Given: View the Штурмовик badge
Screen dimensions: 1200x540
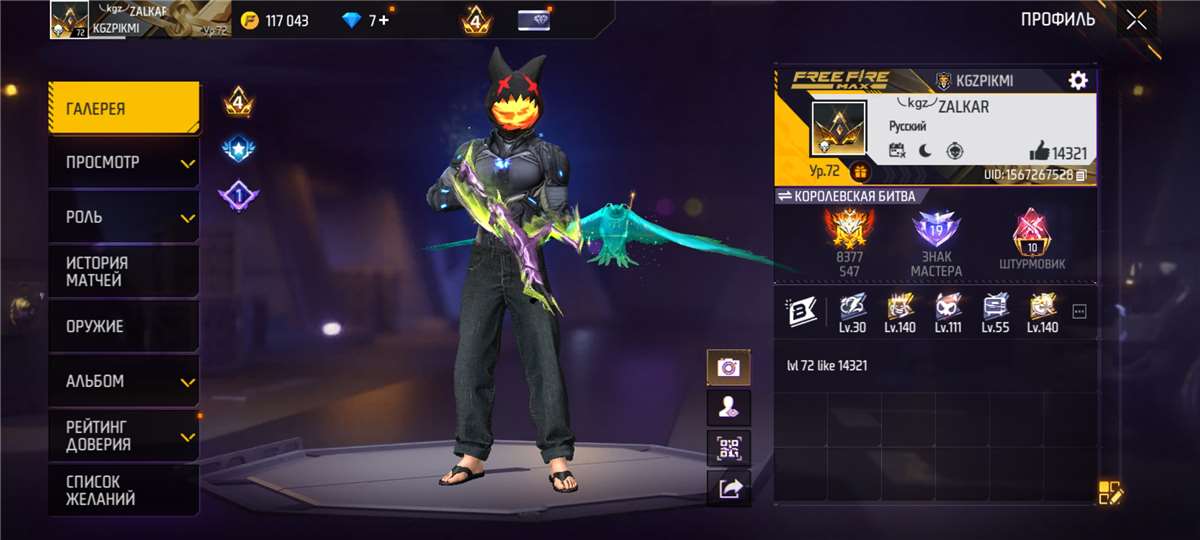Looking at the screenshot, I should tap(1030, 240).
